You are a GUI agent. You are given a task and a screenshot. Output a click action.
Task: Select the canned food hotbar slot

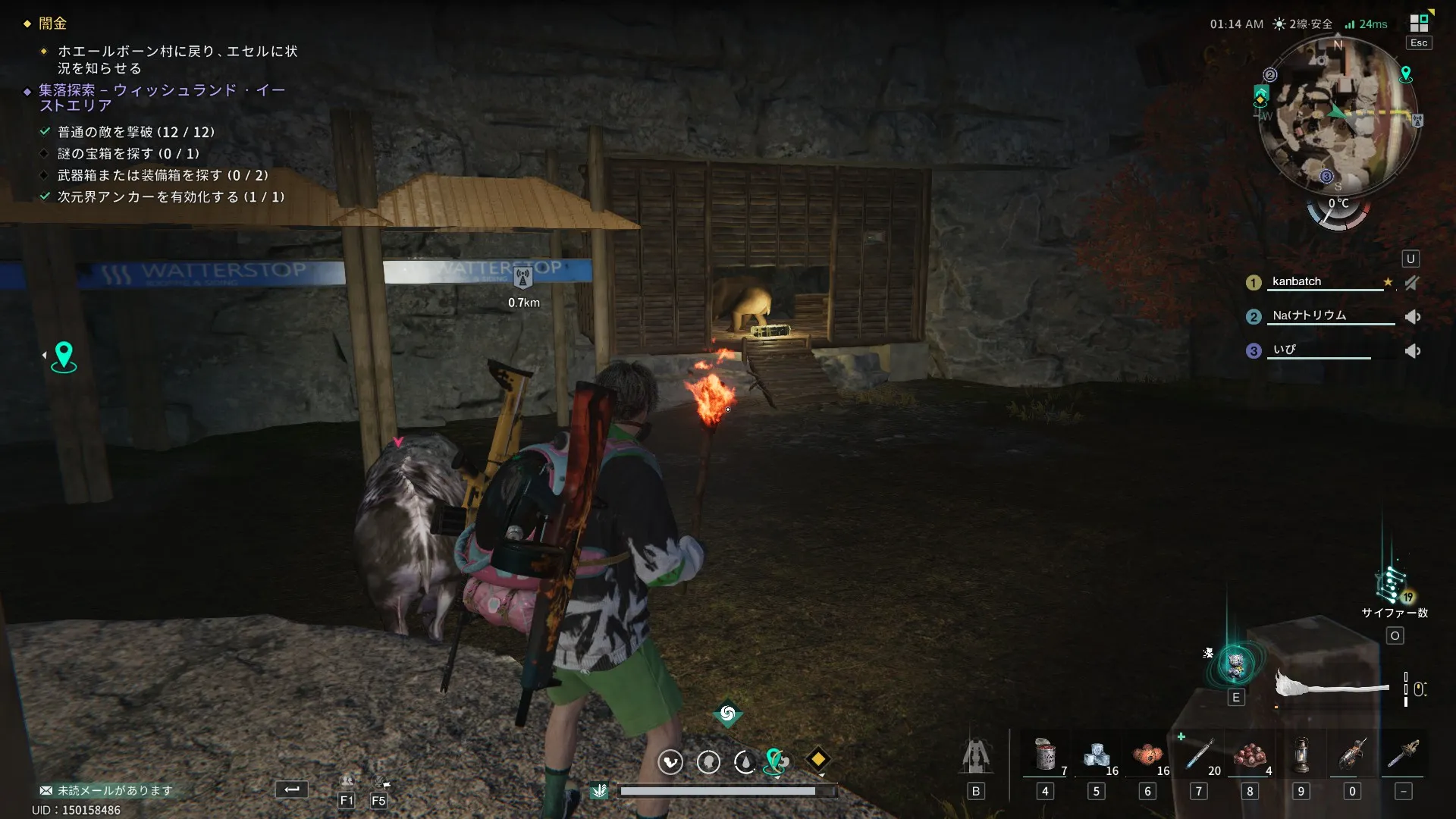pos(1045,755)
